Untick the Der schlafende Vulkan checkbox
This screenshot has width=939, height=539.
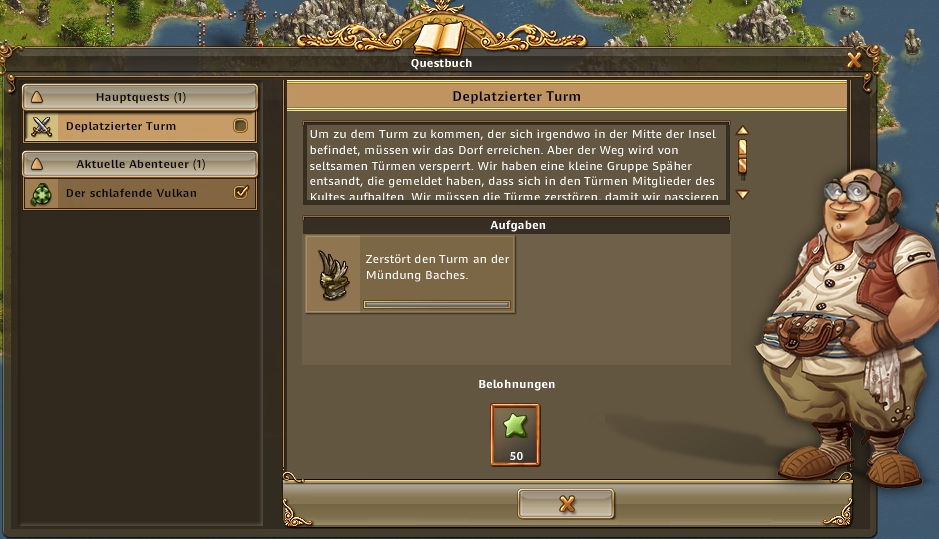[x=240, y=193]
